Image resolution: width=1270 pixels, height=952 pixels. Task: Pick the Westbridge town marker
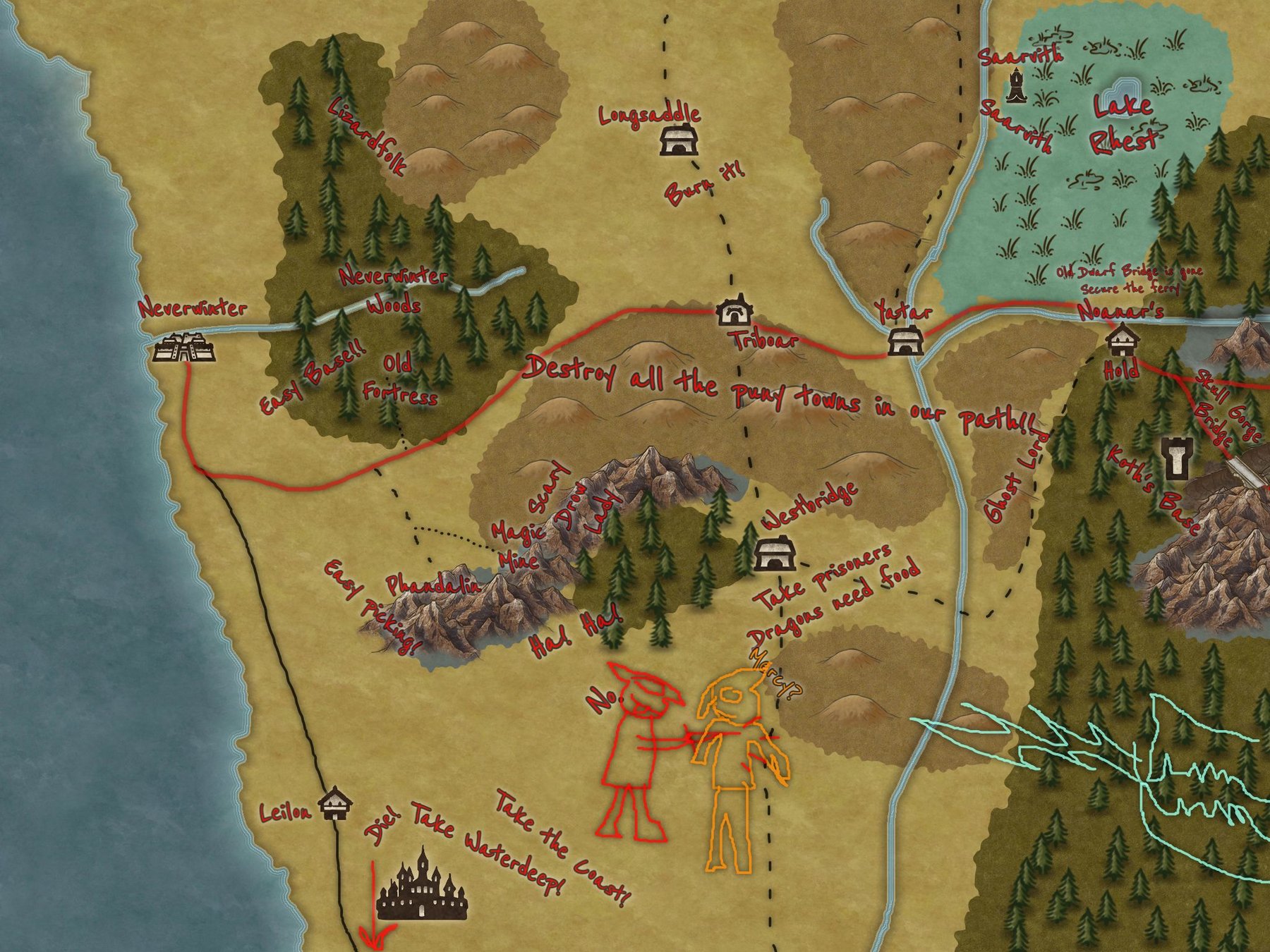[775, 553]
